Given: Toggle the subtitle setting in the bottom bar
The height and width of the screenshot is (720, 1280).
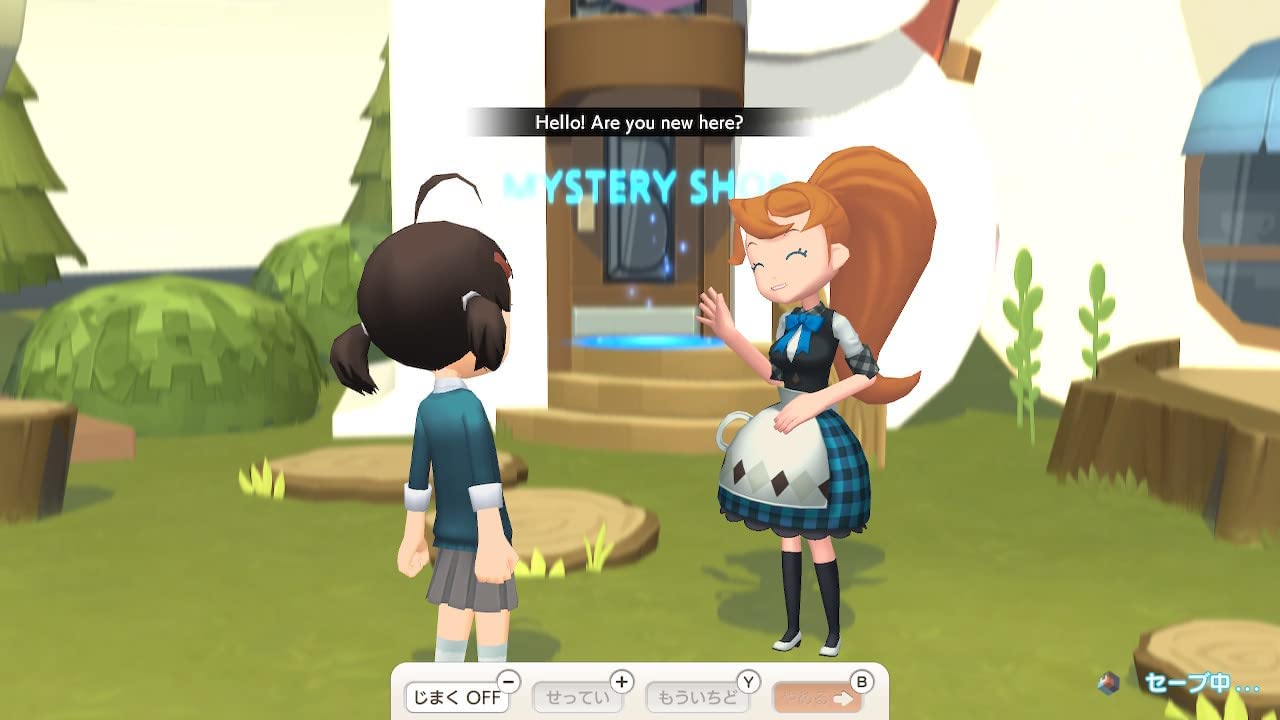Looking at the screenshot, I should coord(455,697).
